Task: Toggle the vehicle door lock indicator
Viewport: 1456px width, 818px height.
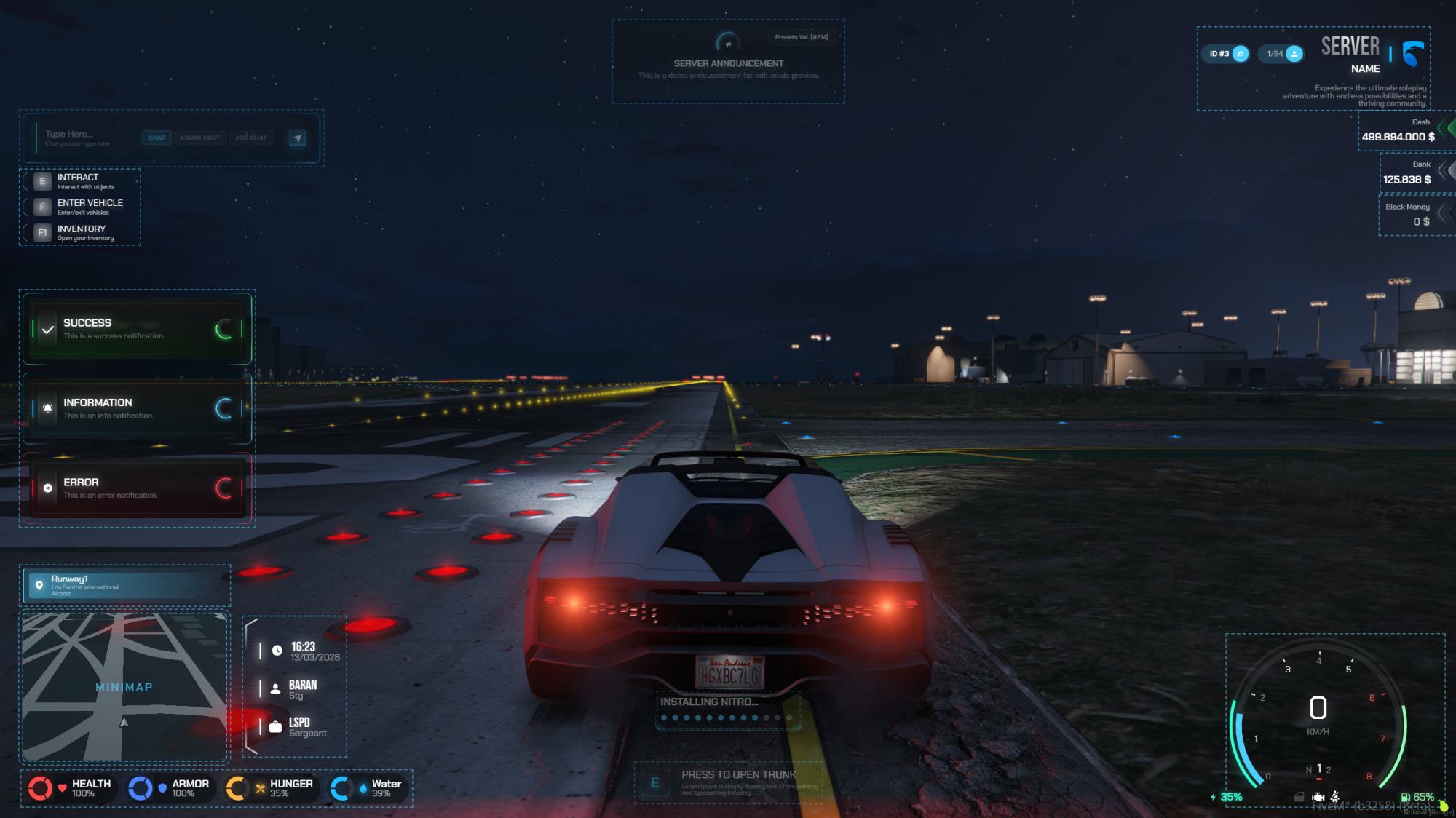Action: click(x=1299, y=797)
